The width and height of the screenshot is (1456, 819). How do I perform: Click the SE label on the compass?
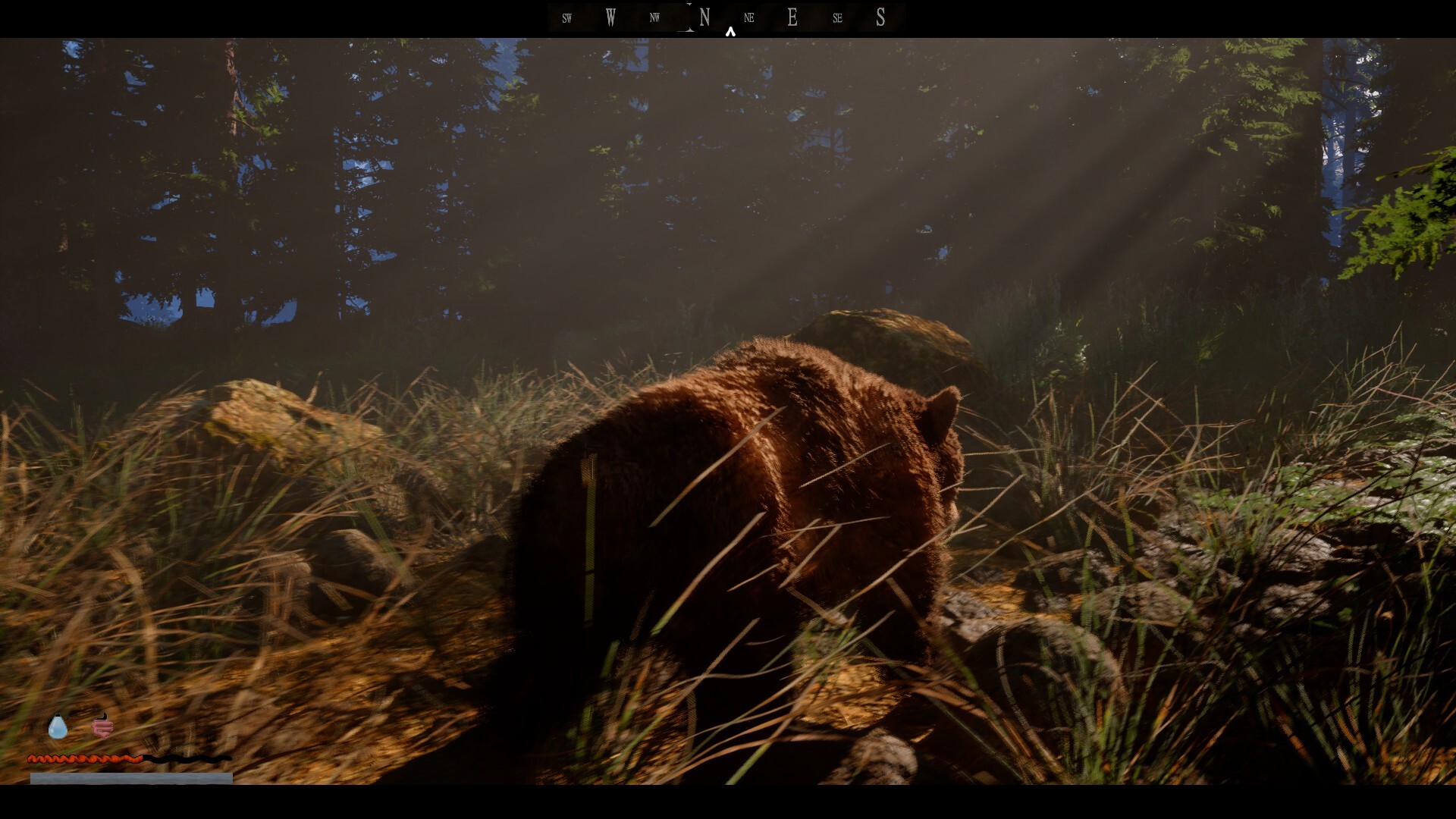[x=838, y=18]
